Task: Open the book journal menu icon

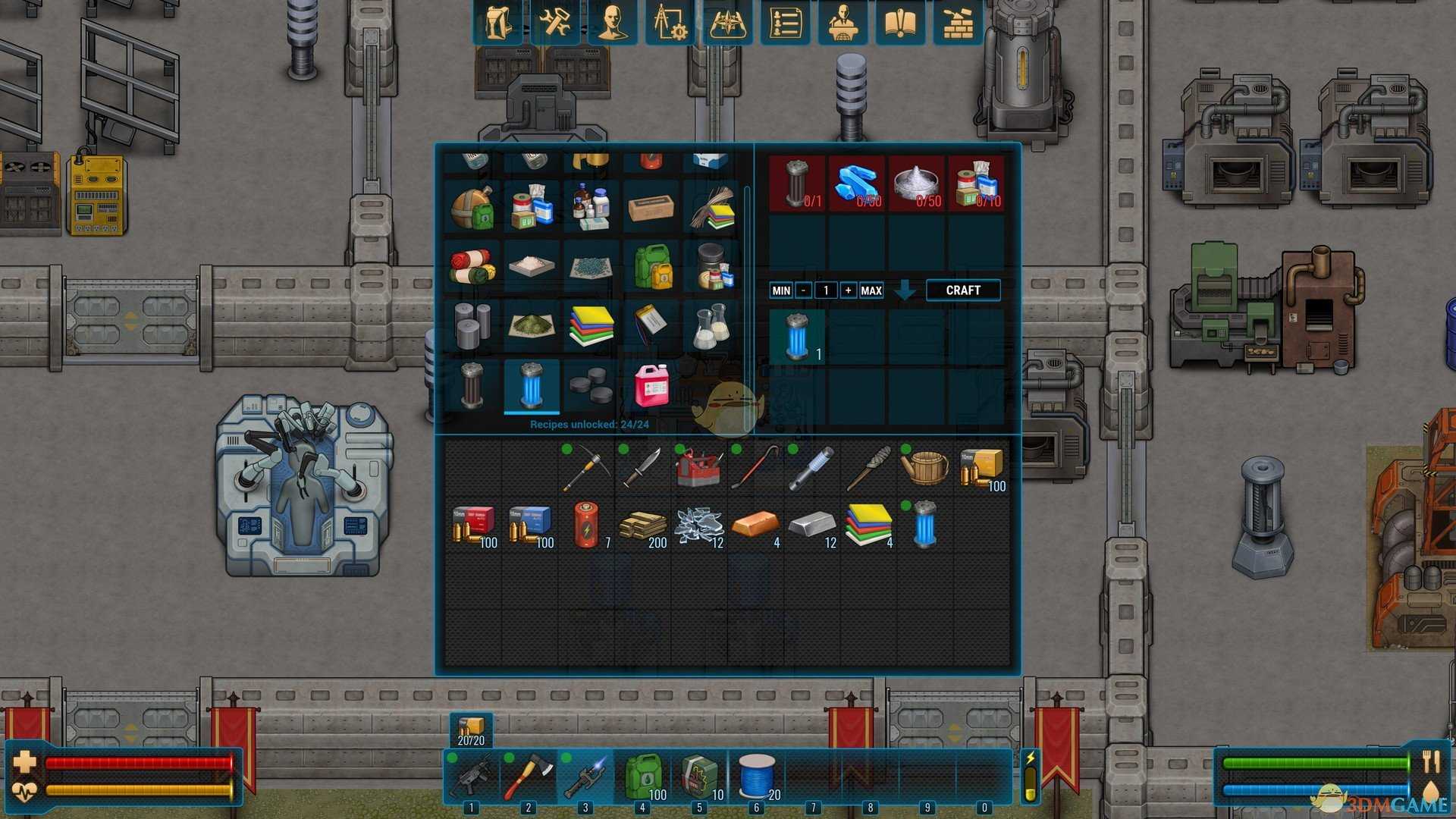Action: [x=900, y=23]
